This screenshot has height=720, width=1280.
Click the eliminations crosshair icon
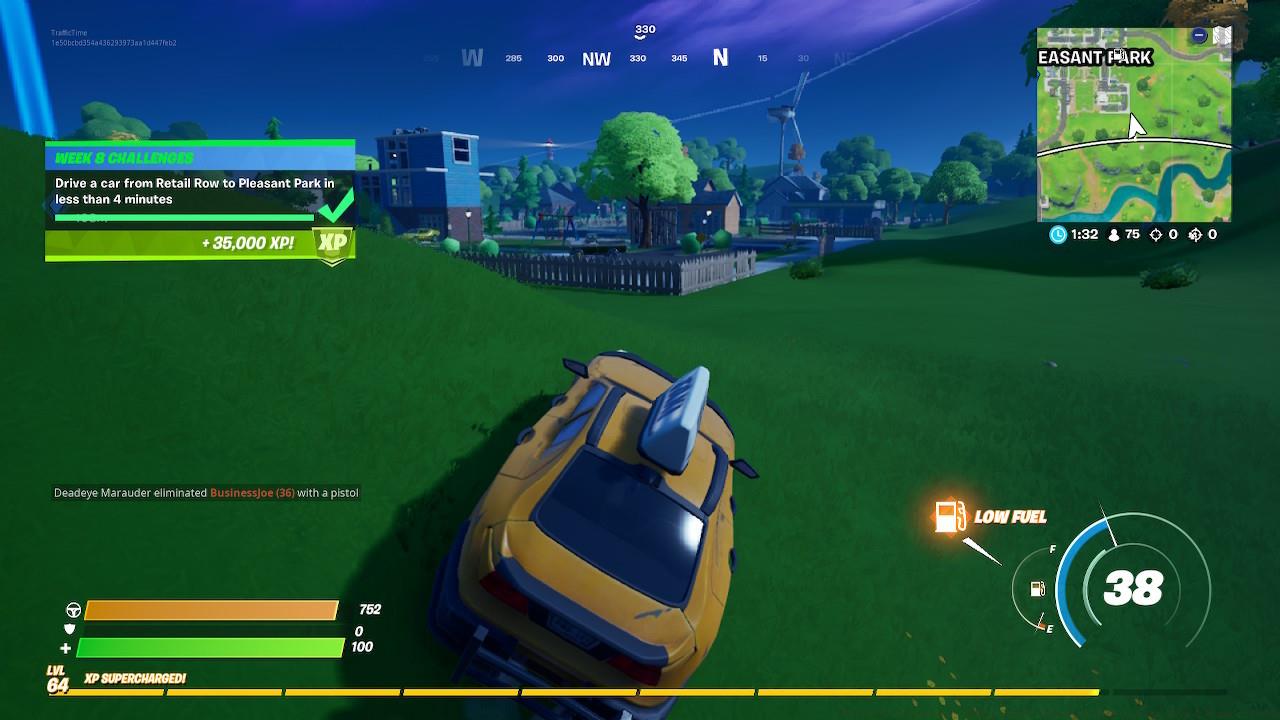coord(1158,235)
